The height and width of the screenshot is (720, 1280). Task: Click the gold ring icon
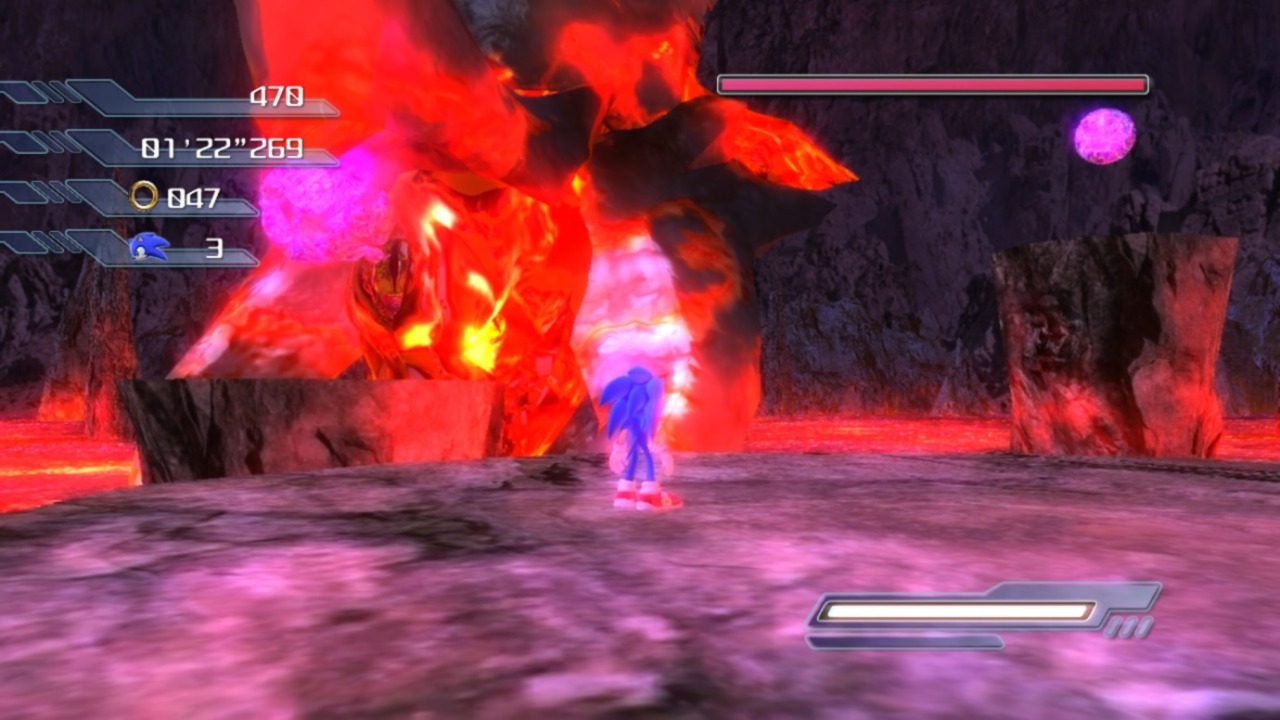tap(144, 196)
